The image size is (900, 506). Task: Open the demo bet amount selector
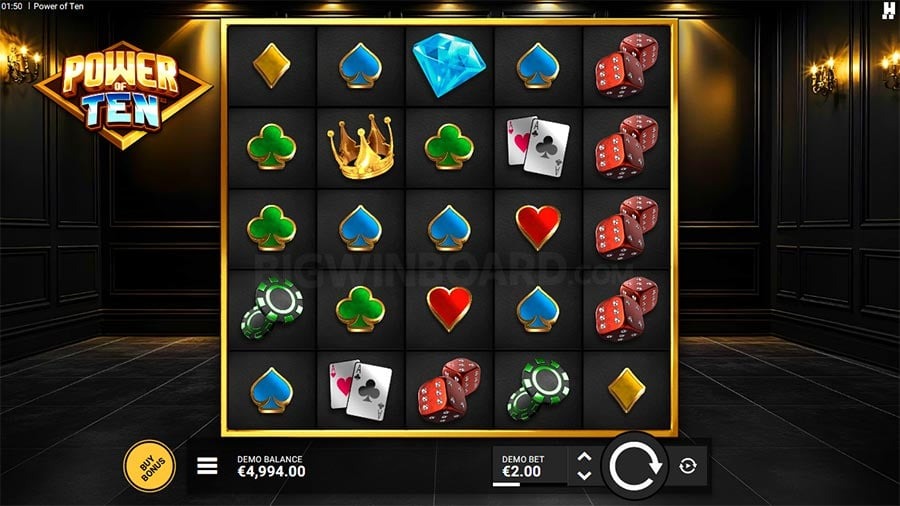pyautogui.click(x=529, y=466)
